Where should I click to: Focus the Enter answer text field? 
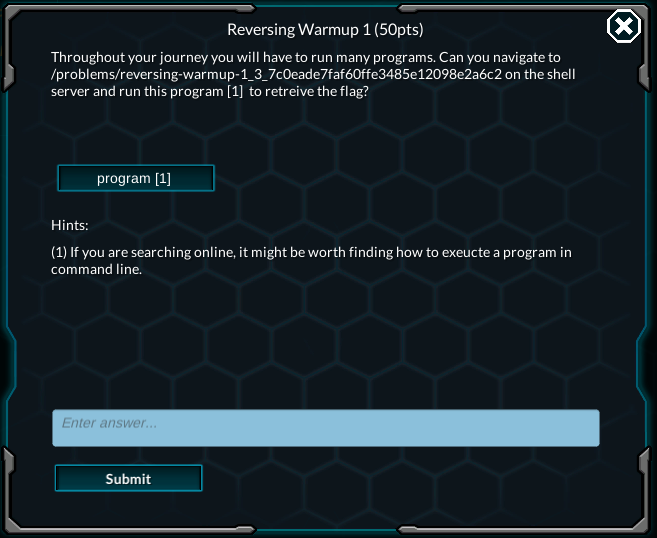(326, 427)
